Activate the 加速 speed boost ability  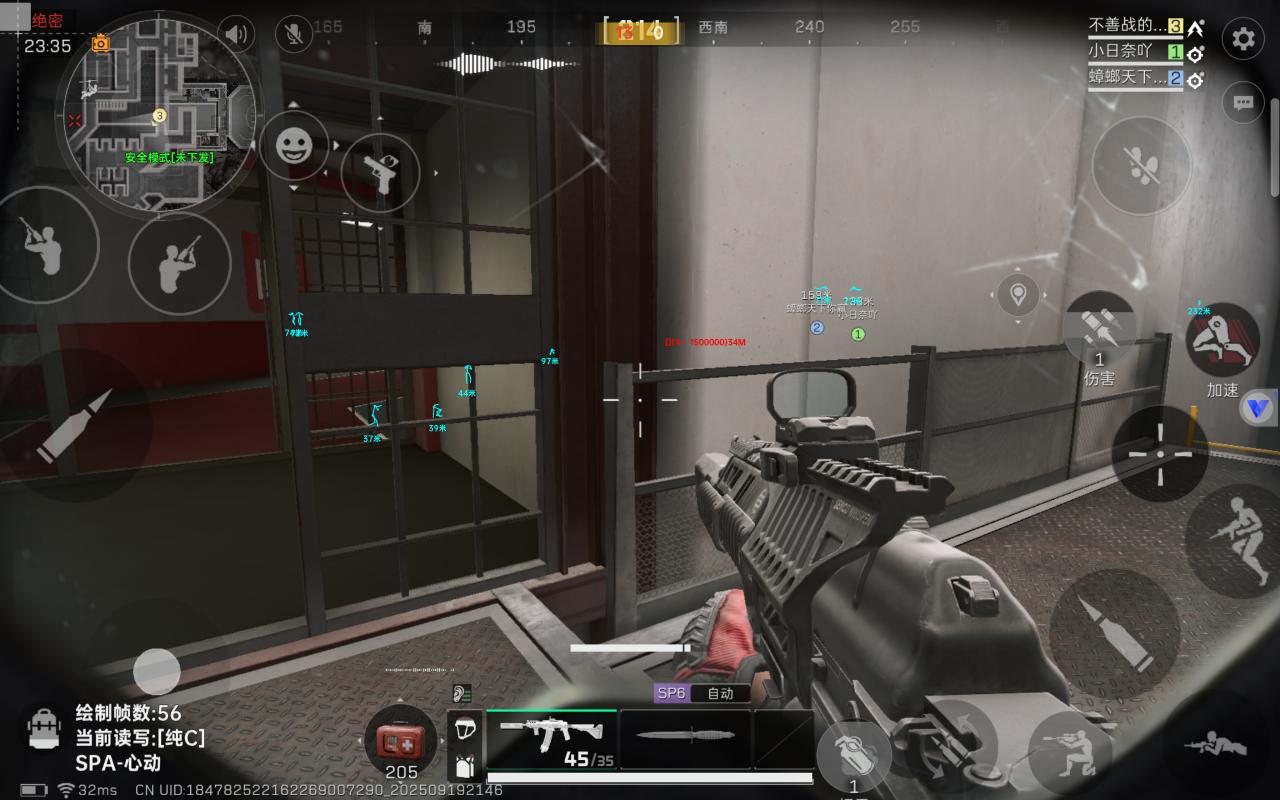click(1222, 342)
